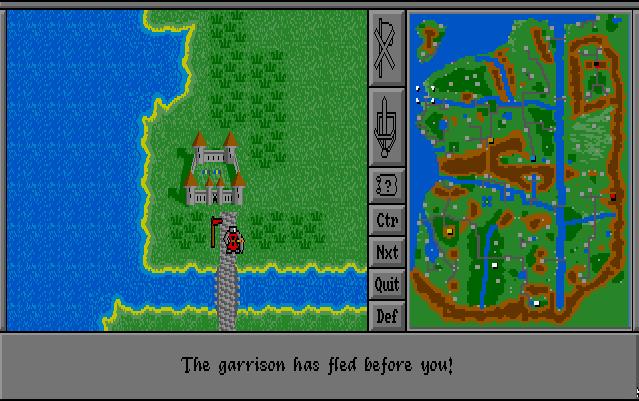
Task: Click the Quit button
Action: 386,284
